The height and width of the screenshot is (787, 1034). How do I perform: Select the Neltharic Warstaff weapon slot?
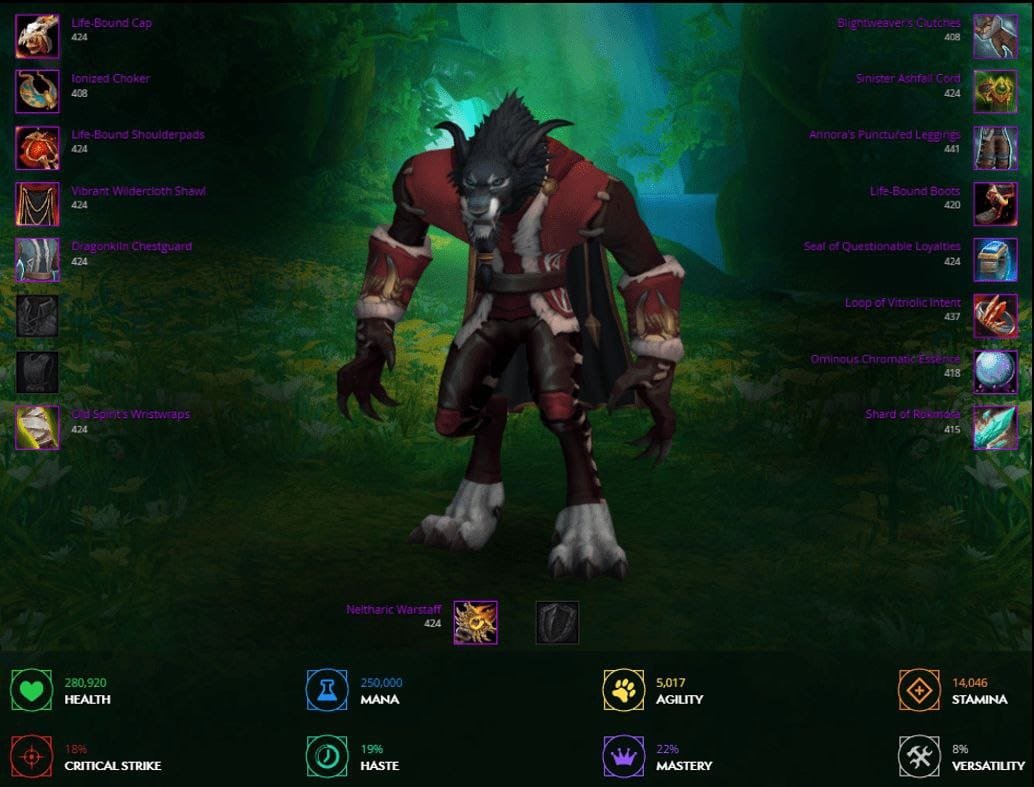(x=475, y=622)
